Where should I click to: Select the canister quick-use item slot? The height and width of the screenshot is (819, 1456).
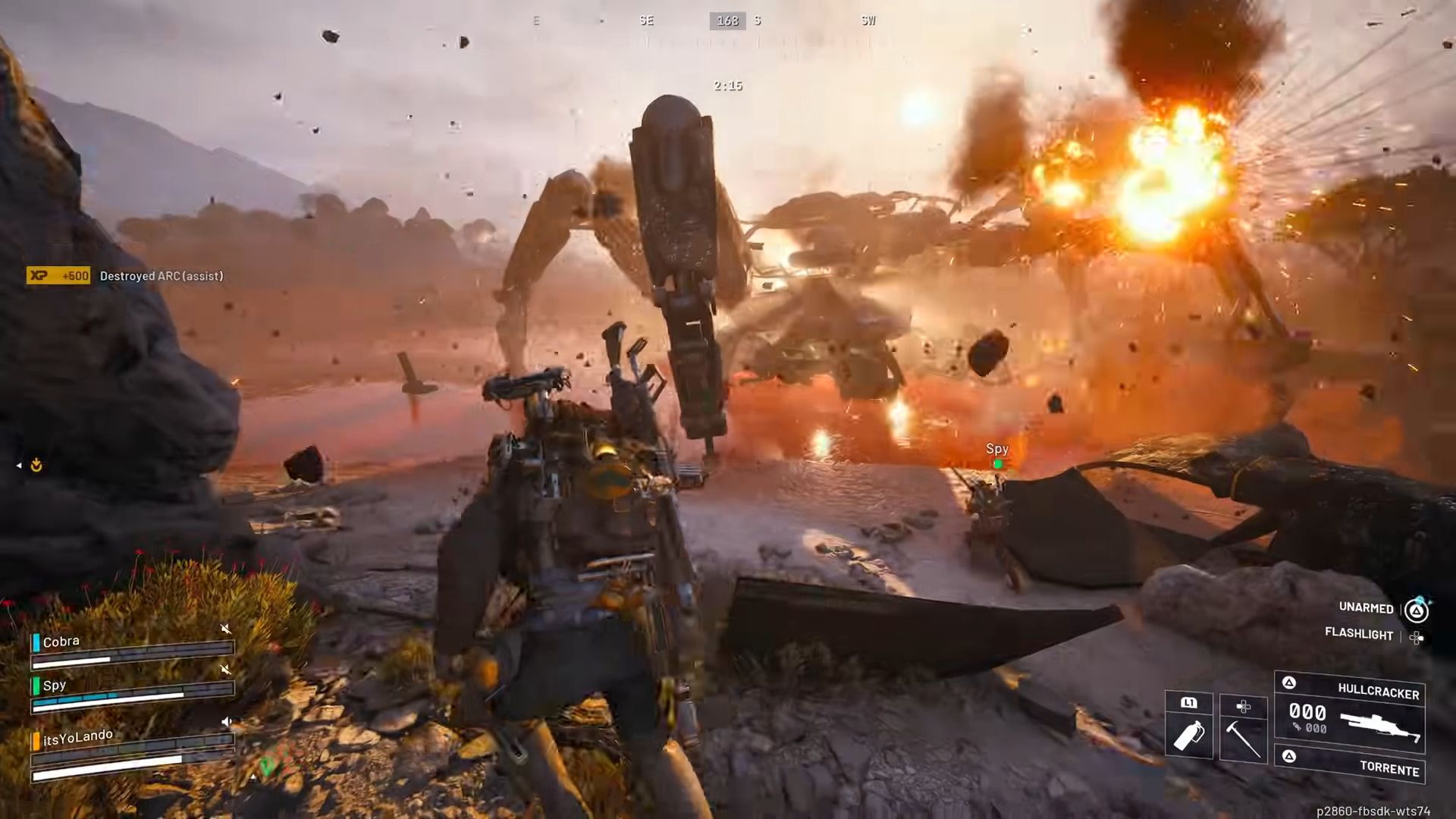[1188, 726]
